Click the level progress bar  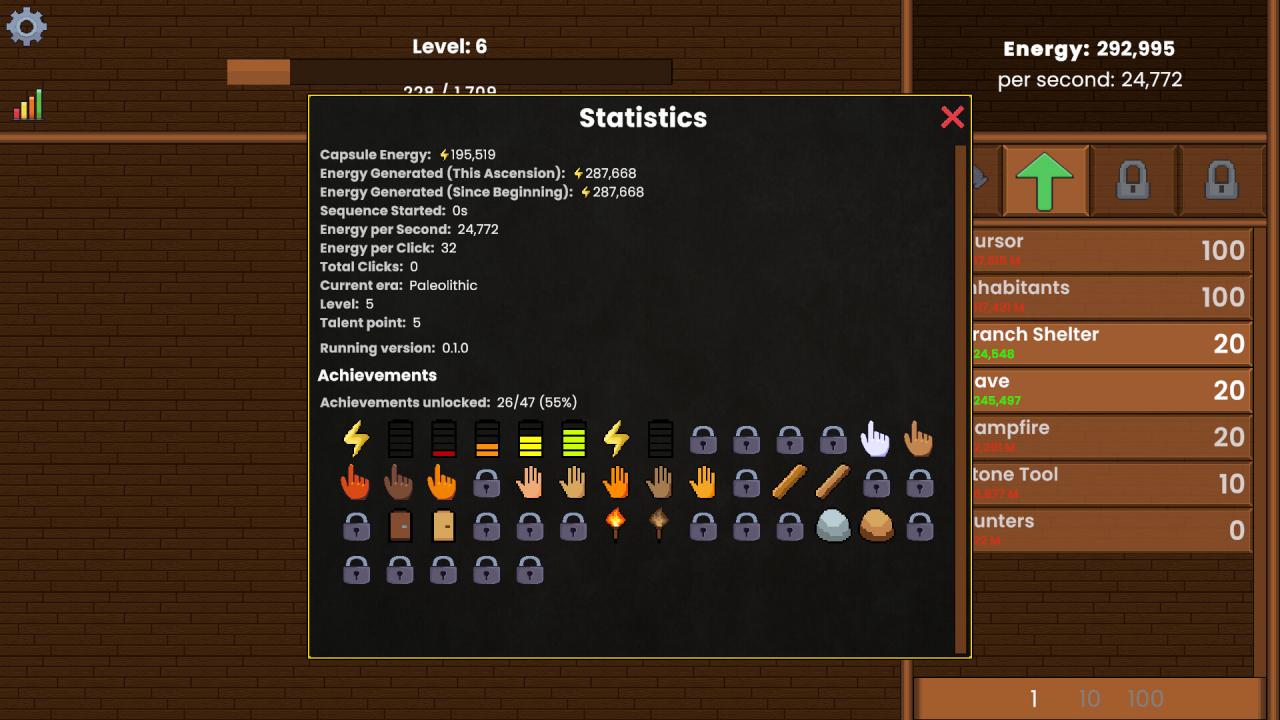(x=450, y=72)
